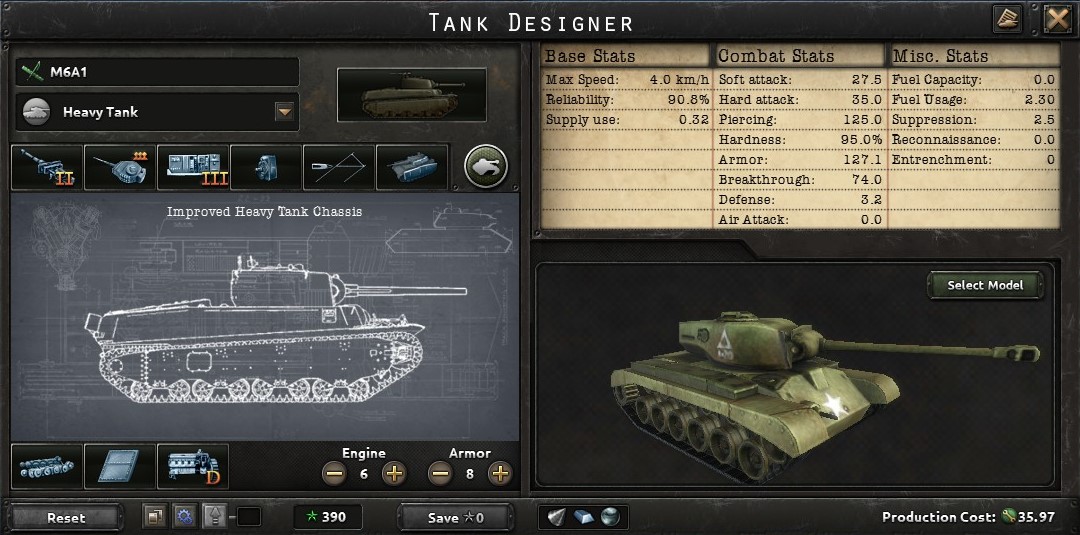Click the tank design thumbnail icon
Viewport: 1080px width, 535px height.
[411, 96]
